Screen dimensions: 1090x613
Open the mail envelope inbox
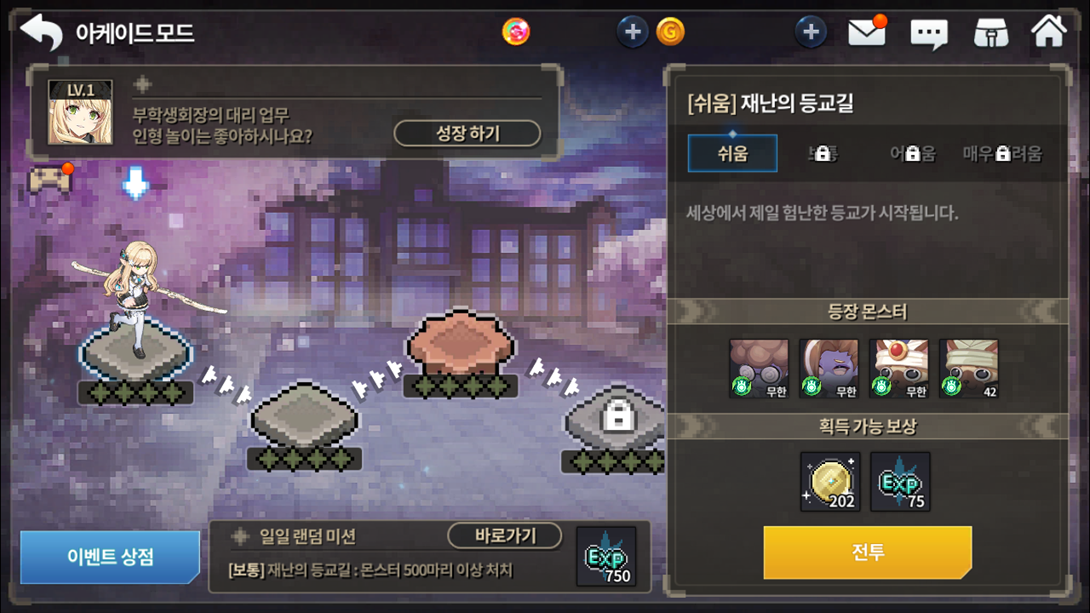pos(866,33)
